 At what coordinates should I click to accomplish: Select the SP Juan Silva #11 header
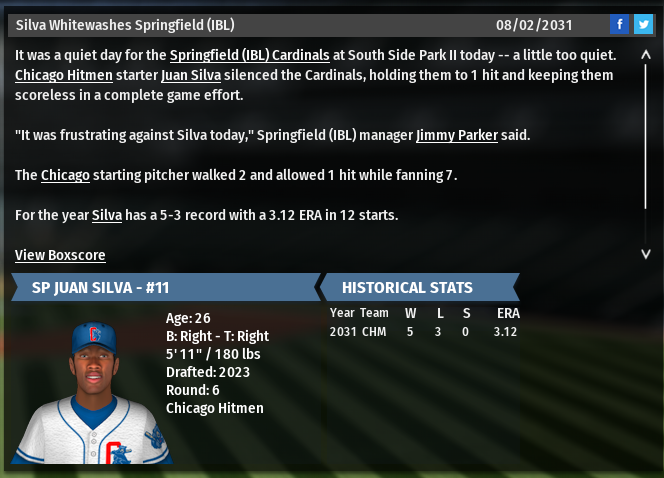pos(160,287)
